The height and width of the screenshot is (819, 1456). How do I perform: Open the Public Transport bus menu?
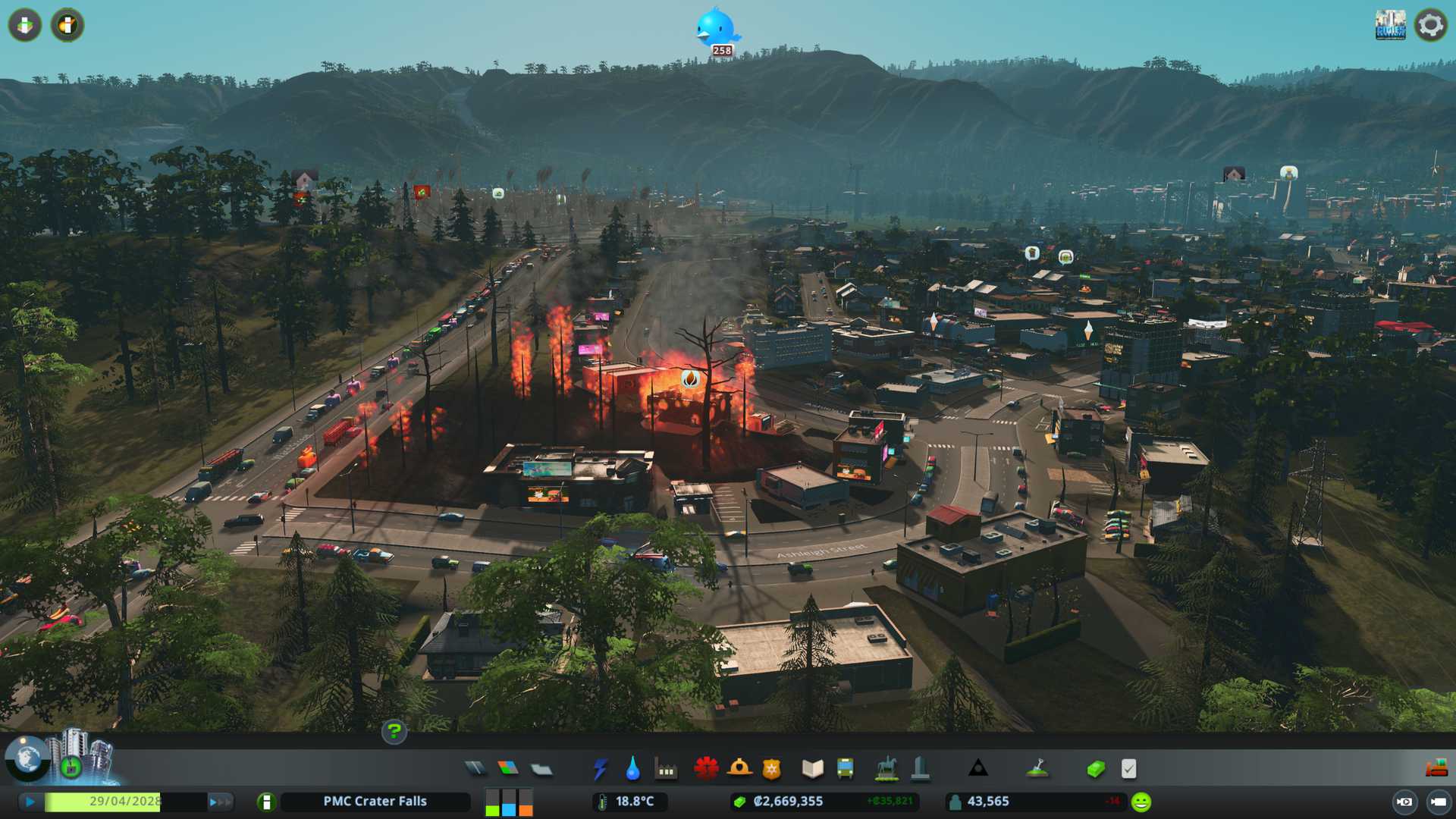point(845,769)
